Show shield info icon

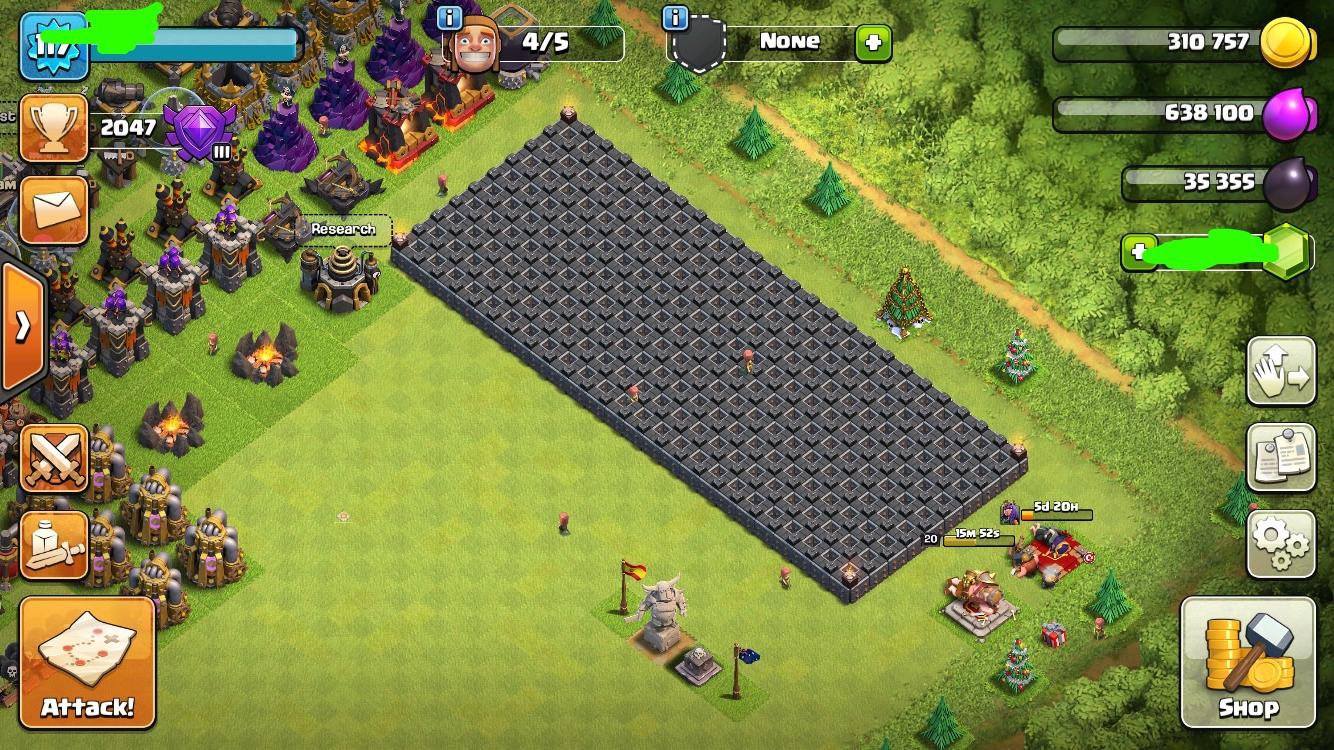point(677,17)
